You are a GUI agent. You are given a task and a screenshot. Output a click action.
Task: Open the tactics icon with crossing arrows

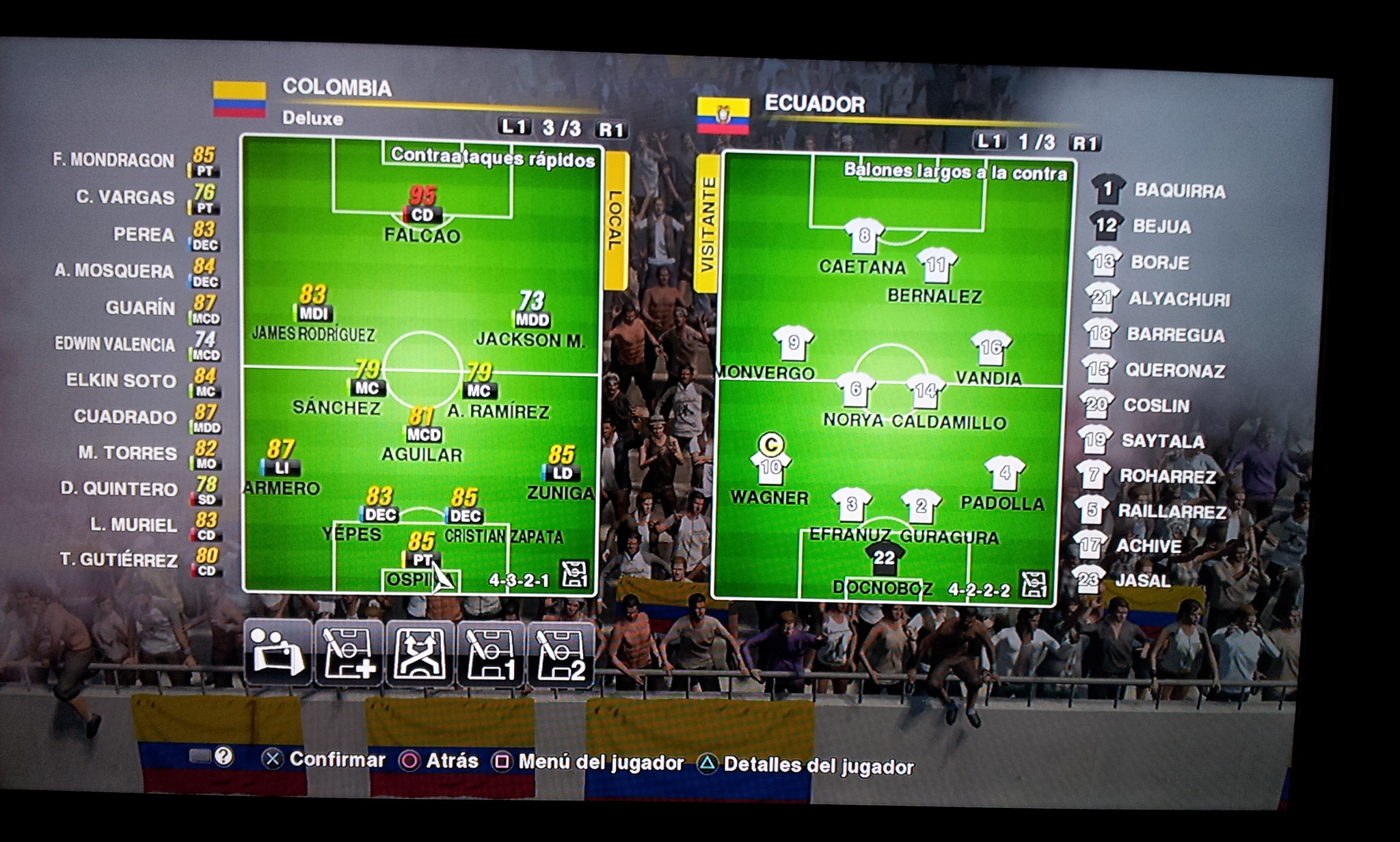click(420, 654)
